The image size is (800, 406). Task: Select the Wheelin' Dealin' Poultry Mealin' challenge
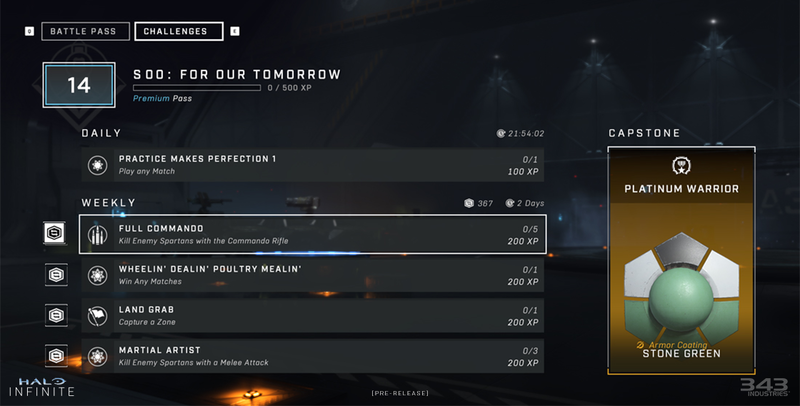(313, 275)
